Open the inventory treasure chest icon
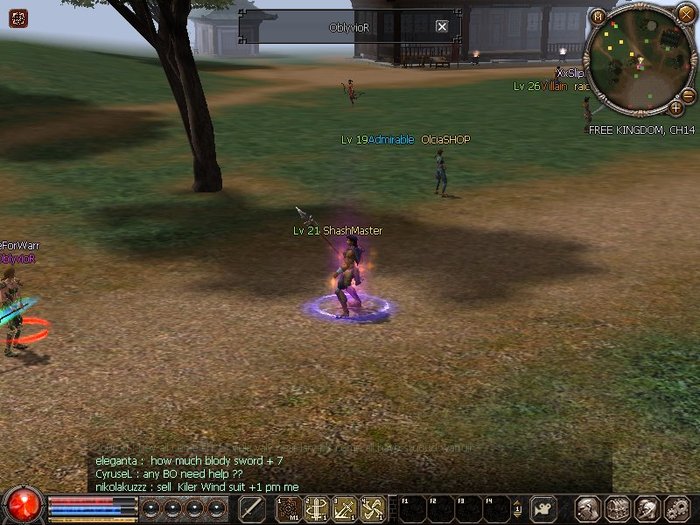The image size is (700, 525). [617, 509]
